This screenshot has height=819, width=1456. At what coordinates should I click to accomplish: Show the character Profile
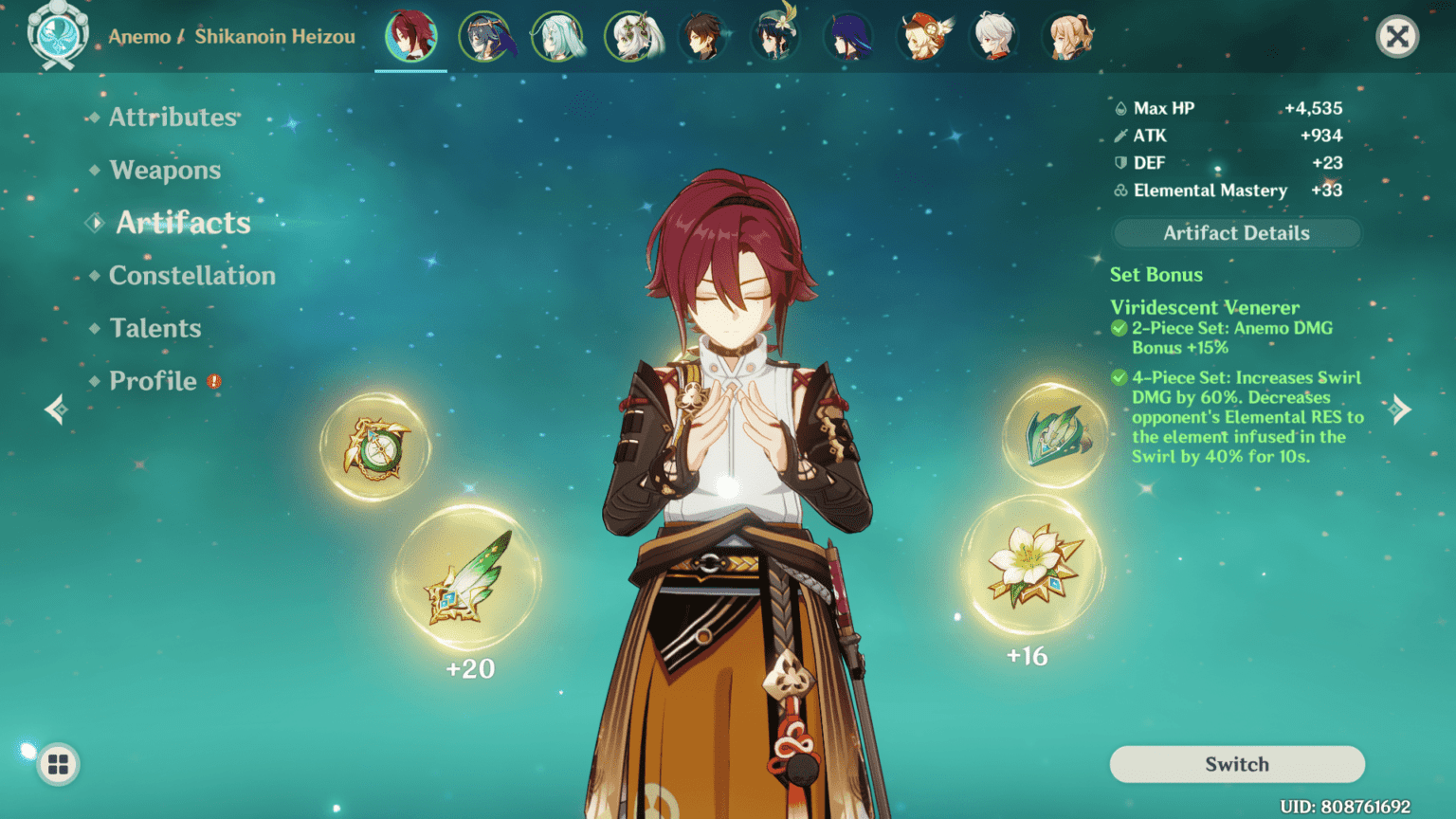point(153,381)
